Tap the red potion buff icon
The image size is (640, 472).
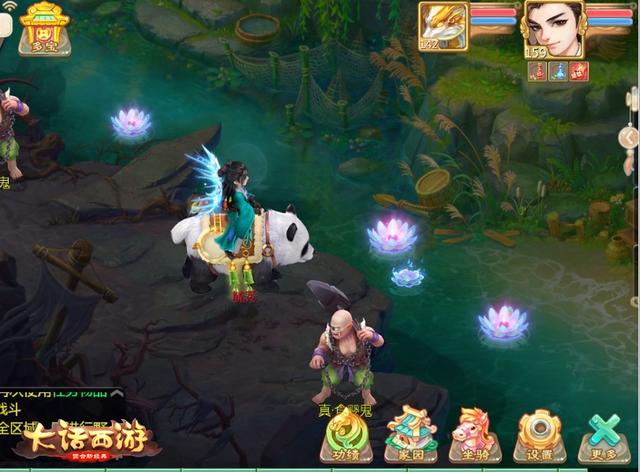click(537, 71)
